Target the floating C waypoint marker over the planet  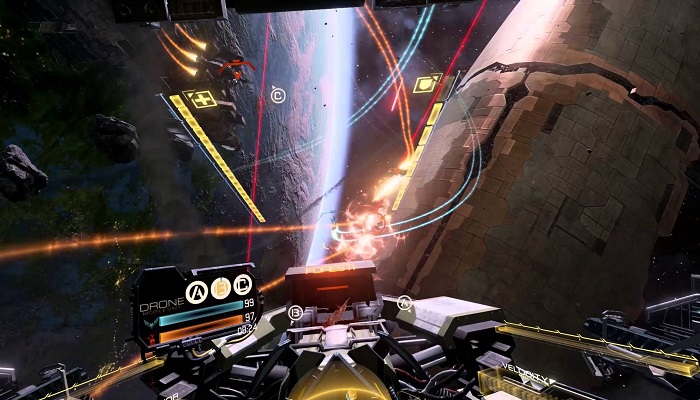click(278, 96)
